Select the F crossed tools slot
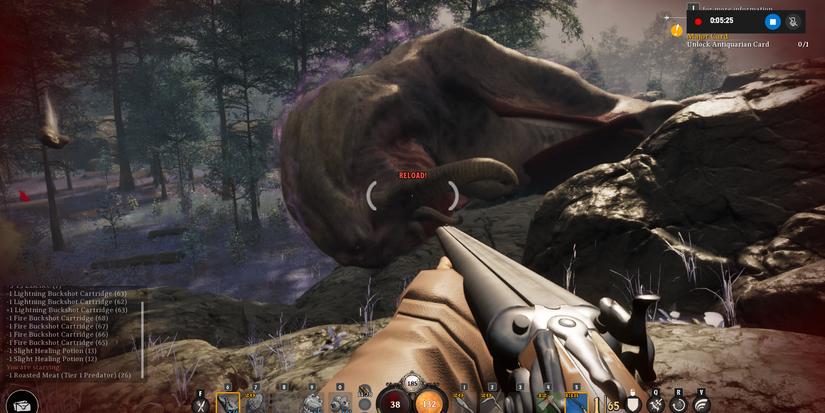 (x=201, y=404)
